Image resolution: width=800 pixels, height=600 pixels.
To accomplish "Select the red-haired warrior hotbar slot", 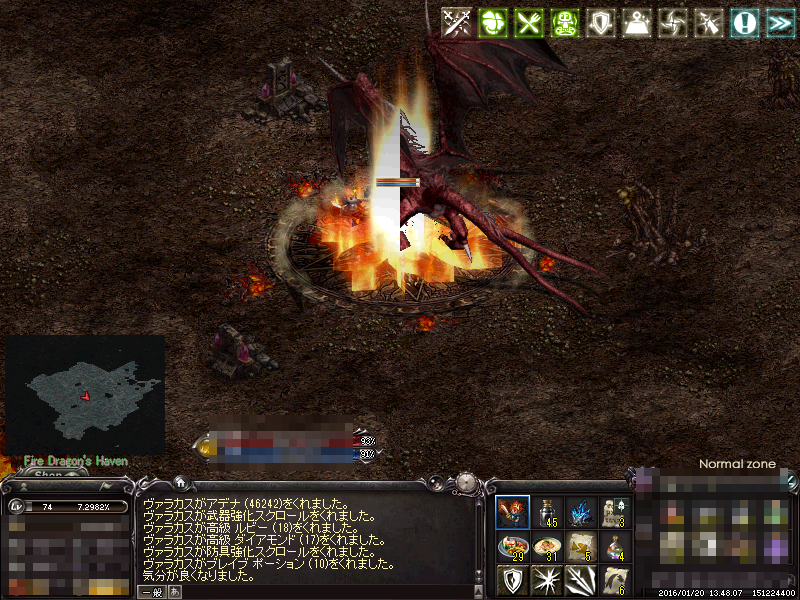I will (513, 512).
